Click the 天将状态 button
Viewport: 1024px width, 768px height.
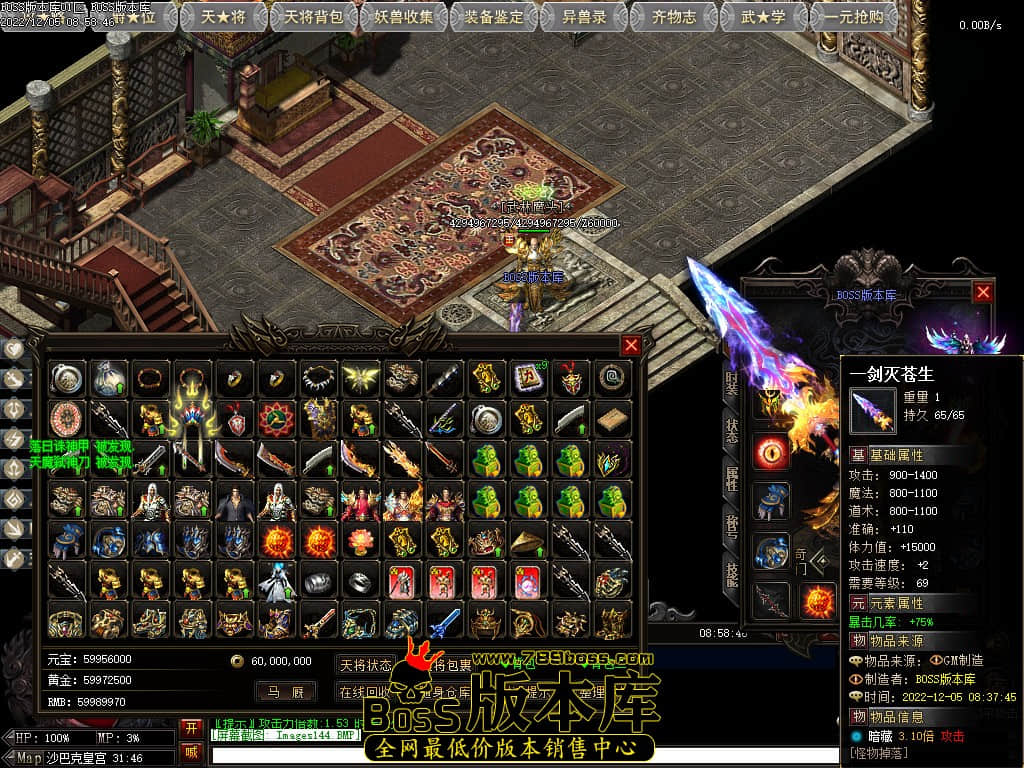coord(366,665)
